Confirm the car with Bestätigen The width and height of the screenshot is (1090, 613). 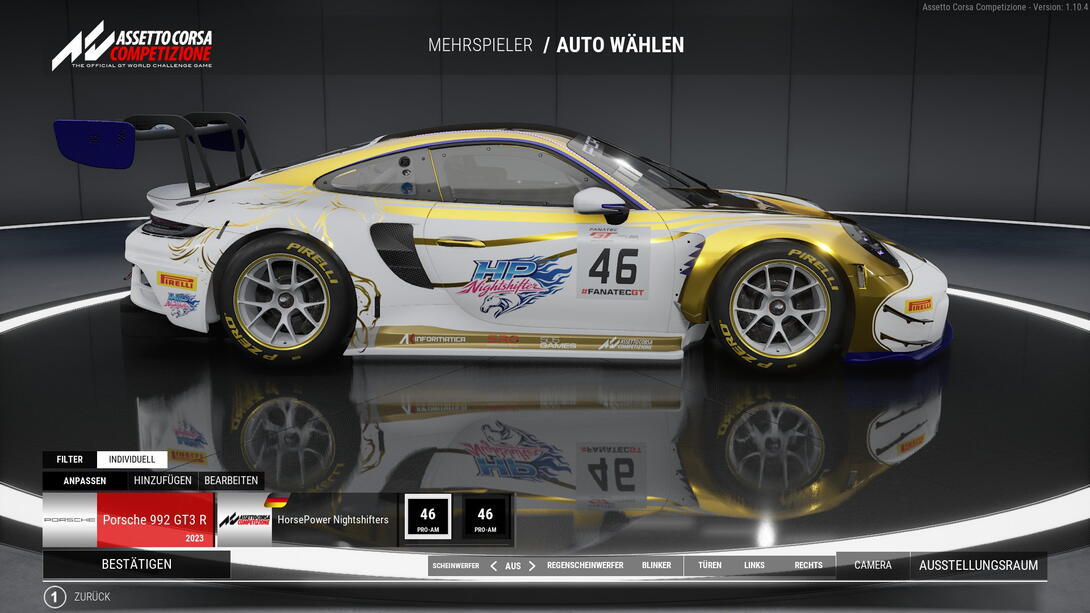point(136,564)
